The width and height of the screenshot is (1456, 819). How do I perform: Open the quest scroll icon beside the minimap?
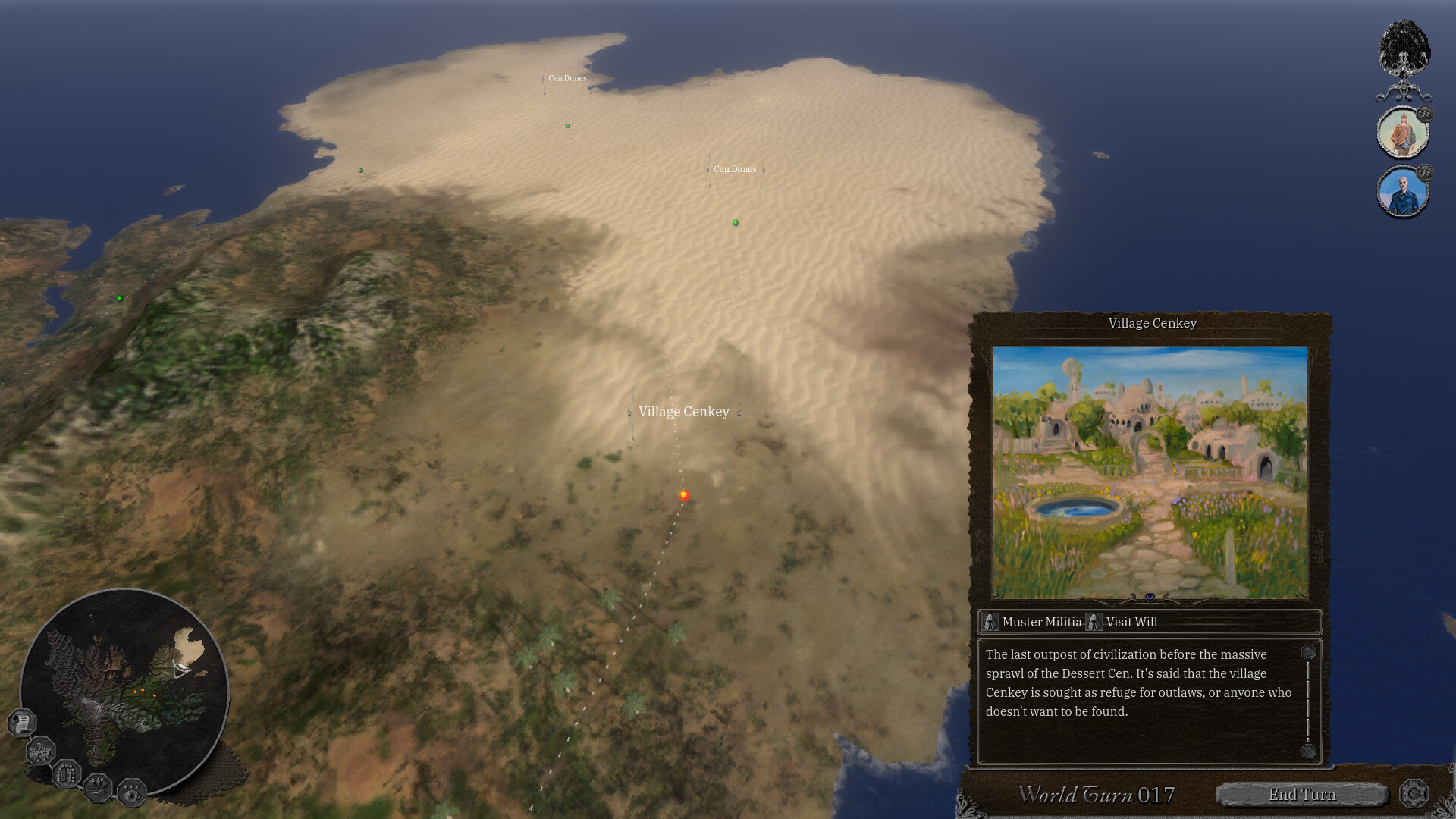point(21,723)
